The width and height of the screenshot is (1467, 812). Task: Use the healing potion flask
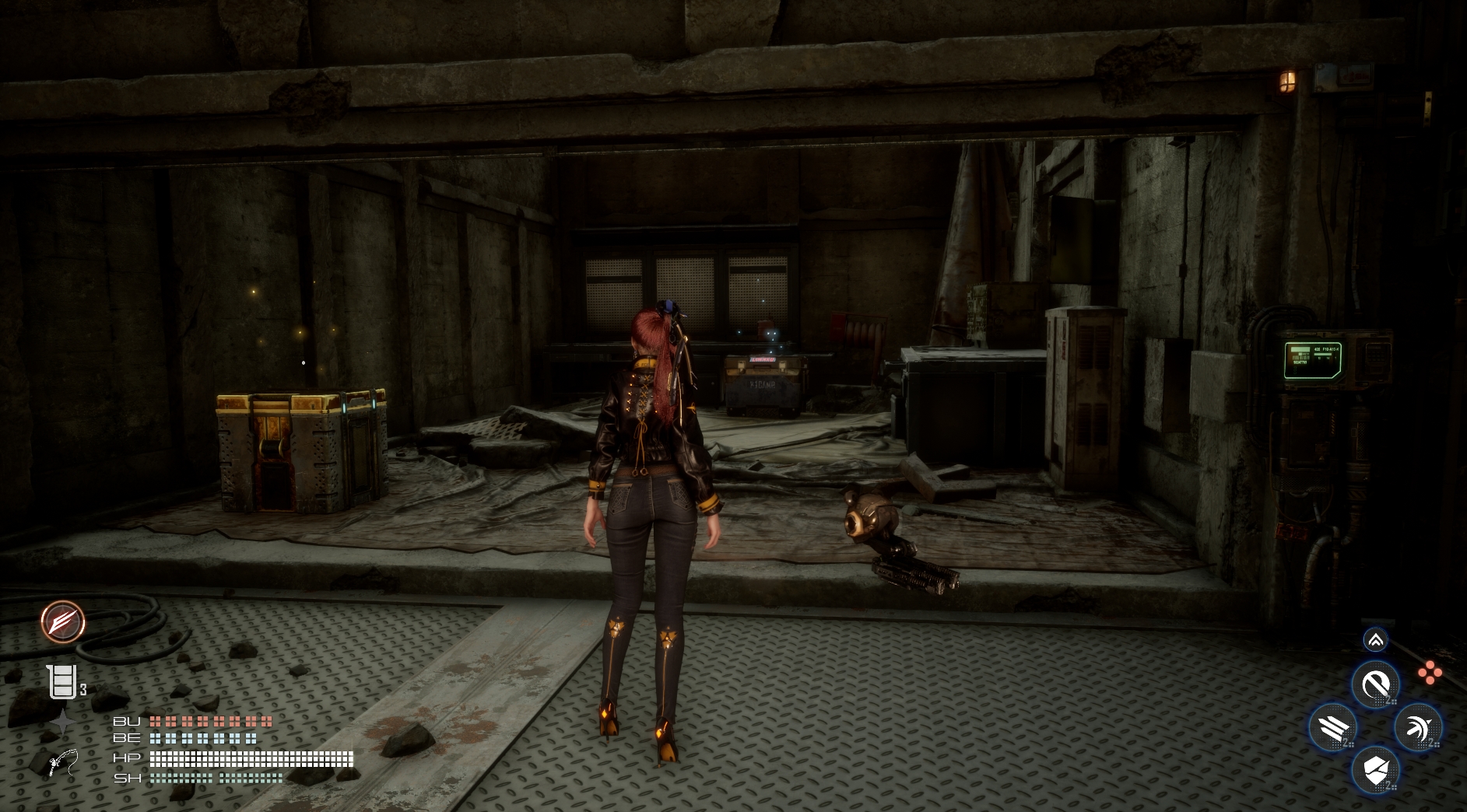(x=62, y=683)
